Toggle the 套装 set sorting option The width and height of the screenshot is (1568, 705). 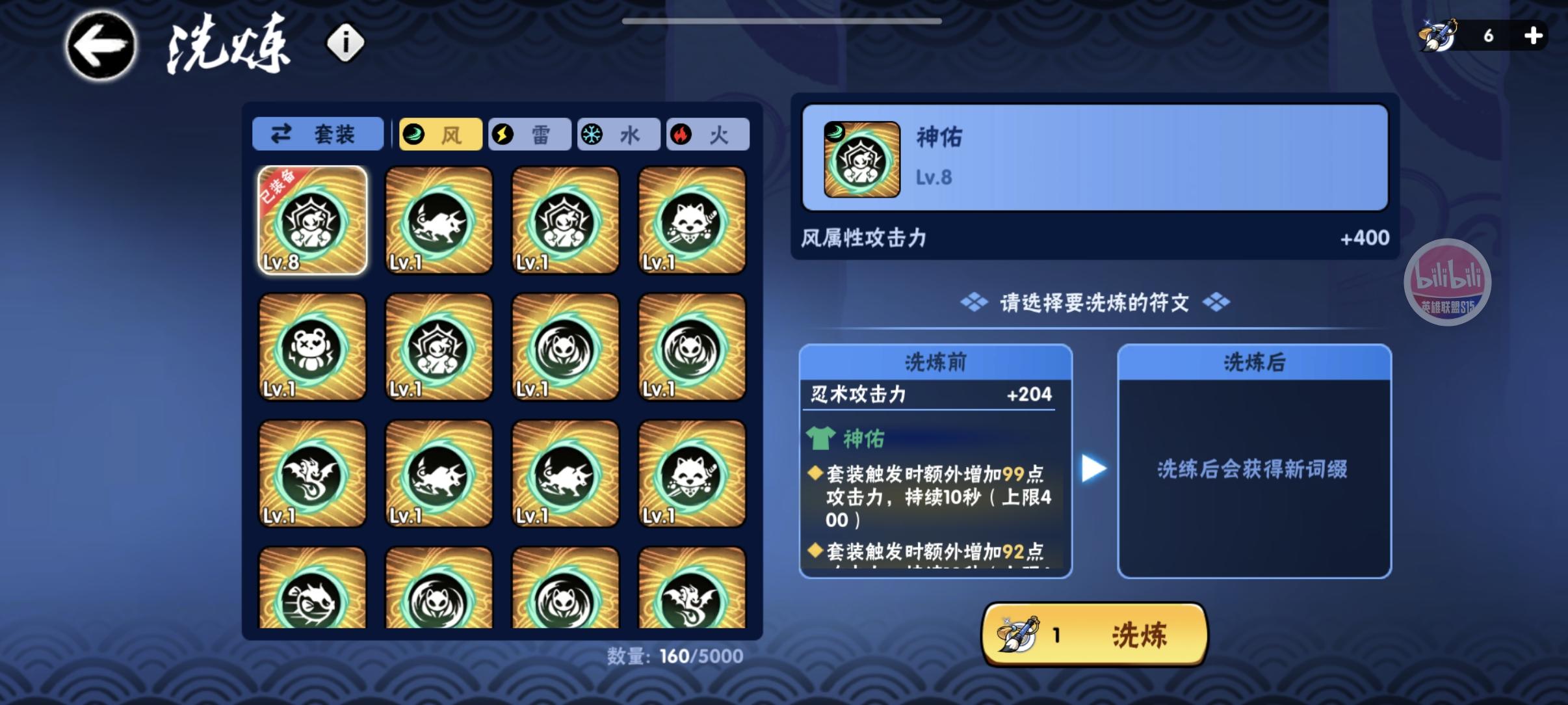(x=318, y=134)
